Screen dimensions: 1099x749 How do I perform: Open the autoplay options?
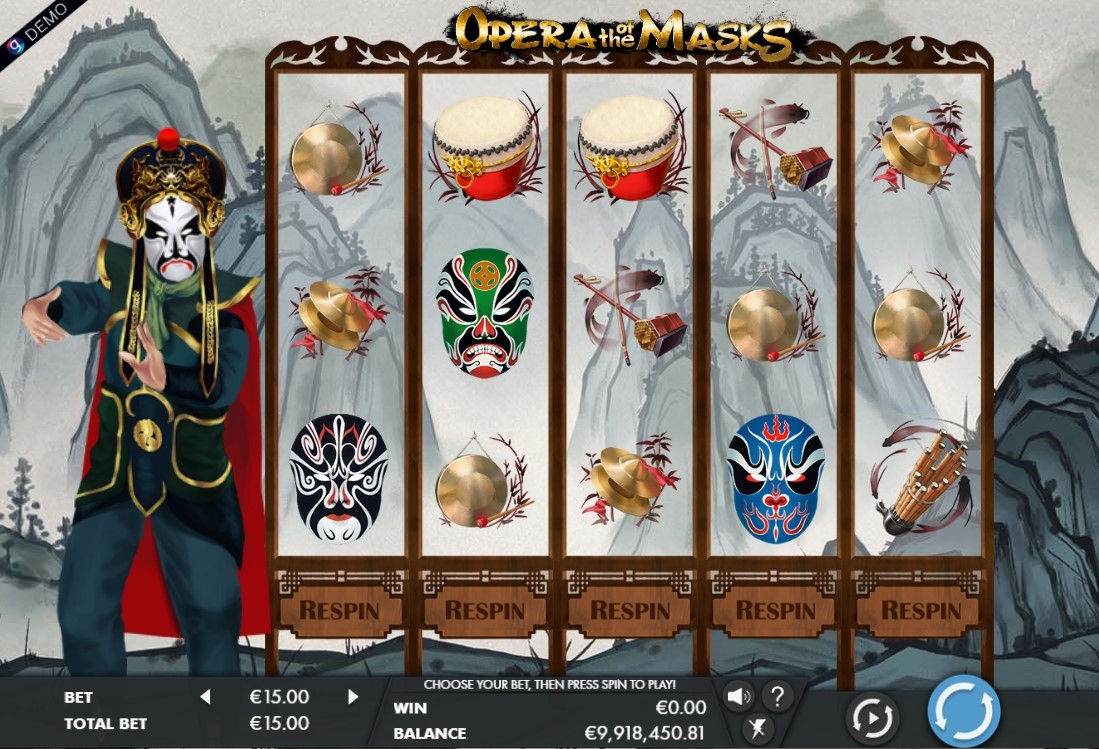coord(872,716)
